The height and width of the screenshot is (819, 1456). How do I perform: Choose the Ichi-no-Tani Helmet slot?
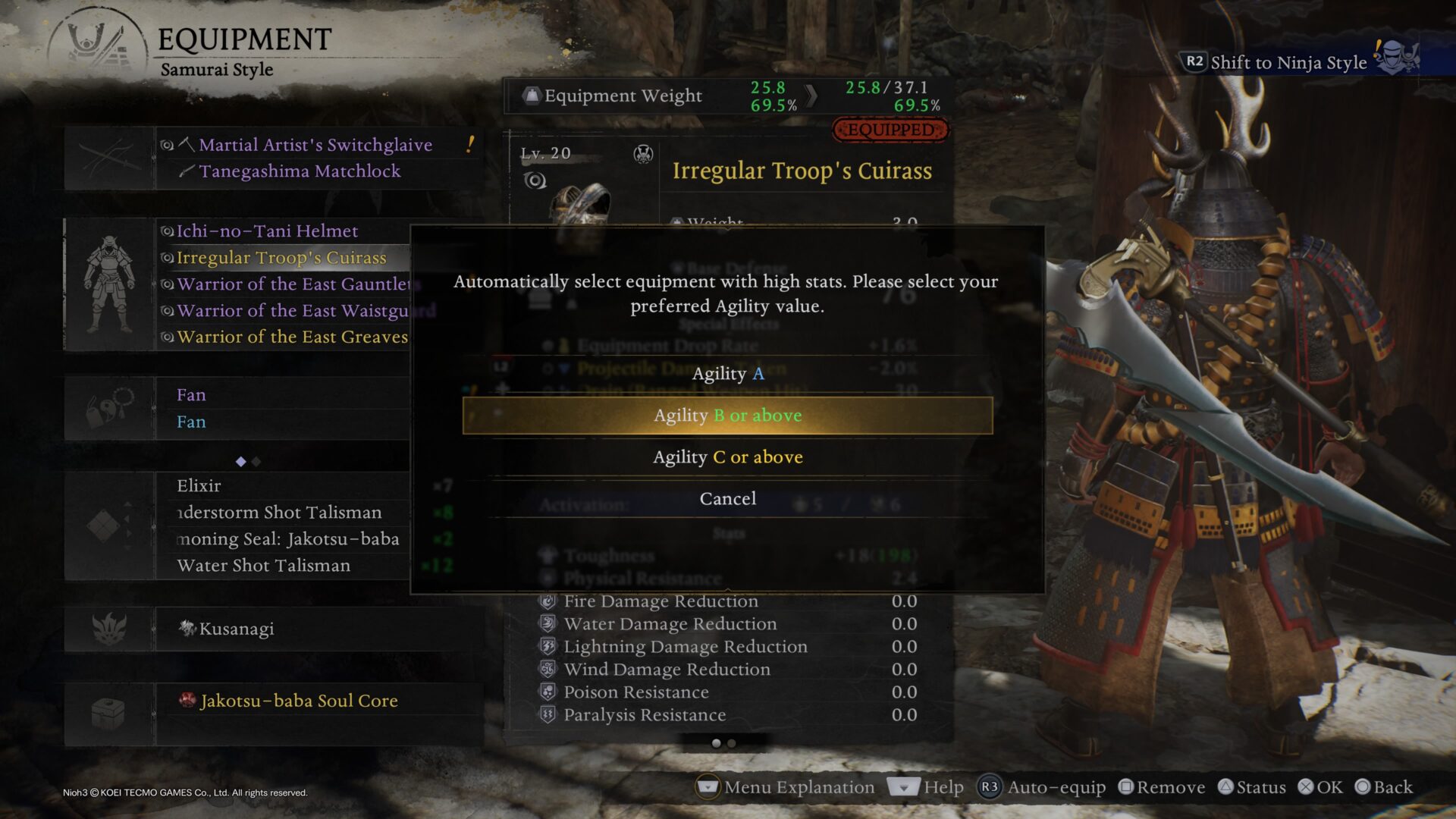click(x=267, y=231)
